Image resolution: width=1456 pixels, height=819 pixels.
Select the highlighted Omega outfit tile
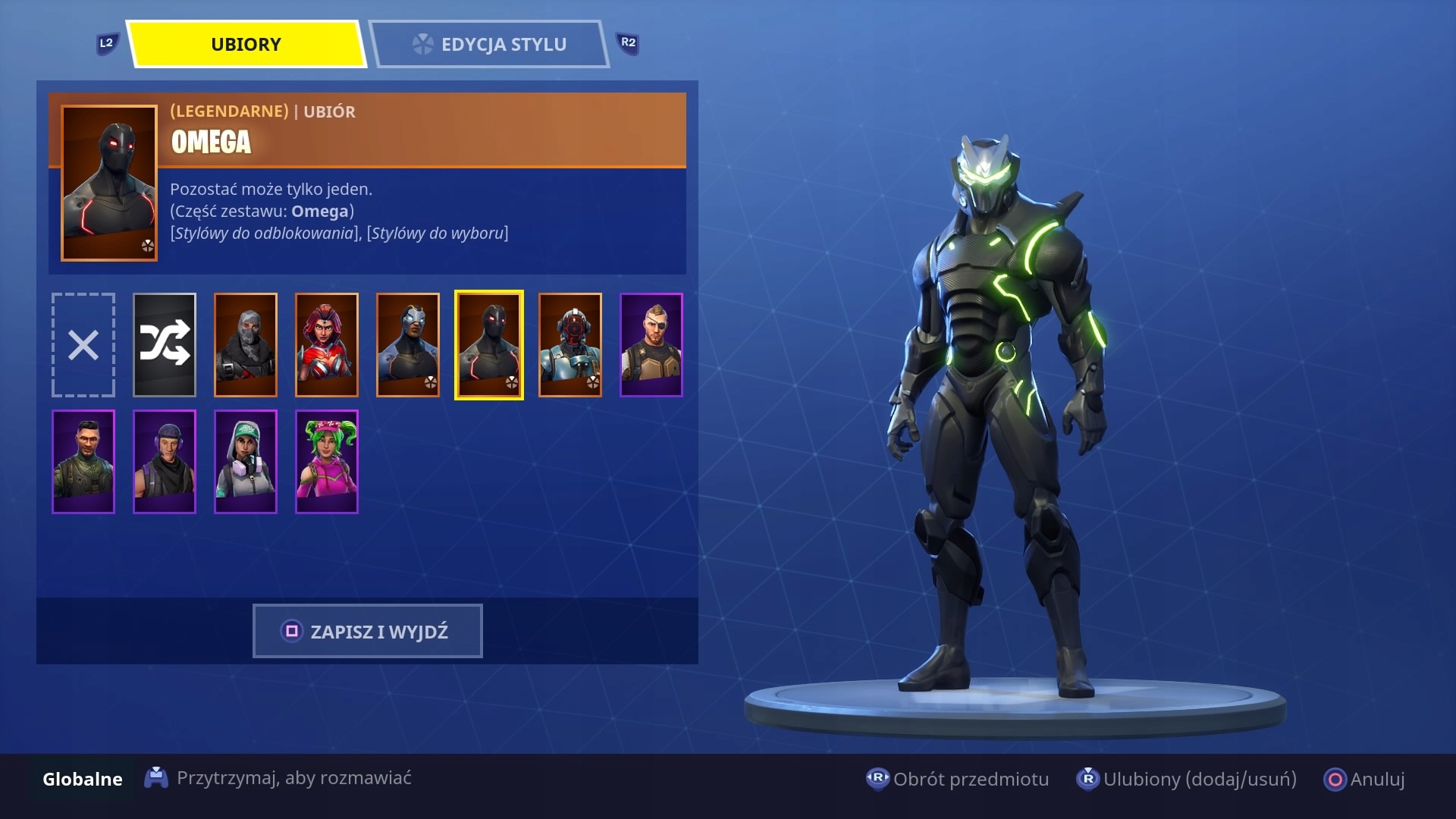(489, 345)
